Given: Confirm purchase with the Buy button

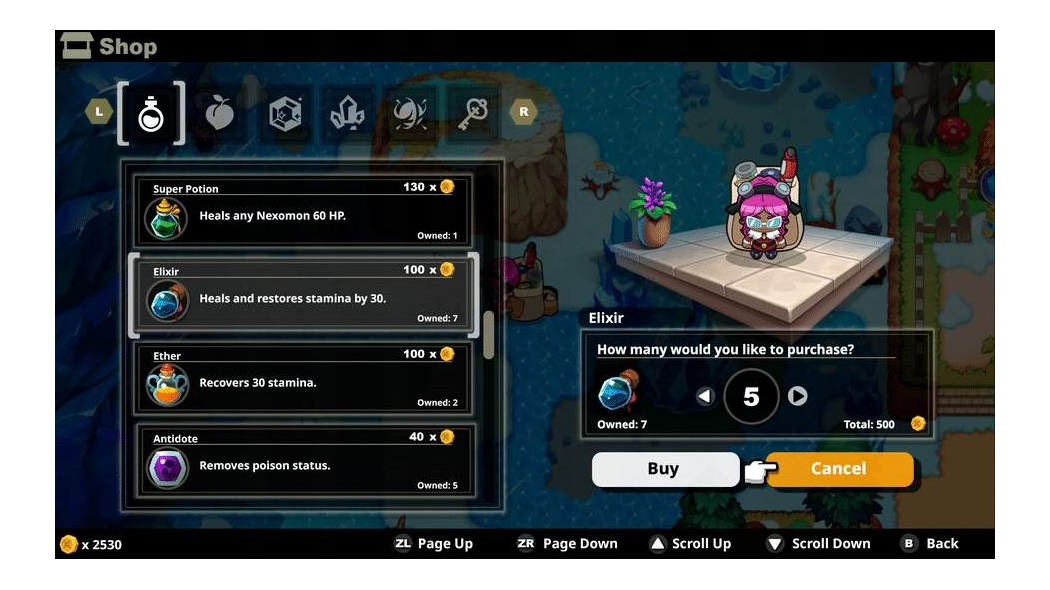Looking at the screenshot, I should [664, 469].
